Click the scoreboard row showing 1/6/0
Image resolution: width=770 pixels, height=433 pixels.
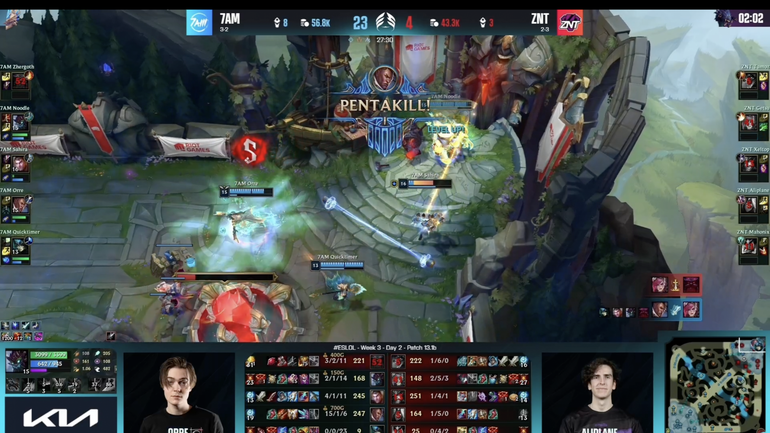(457, 361)
